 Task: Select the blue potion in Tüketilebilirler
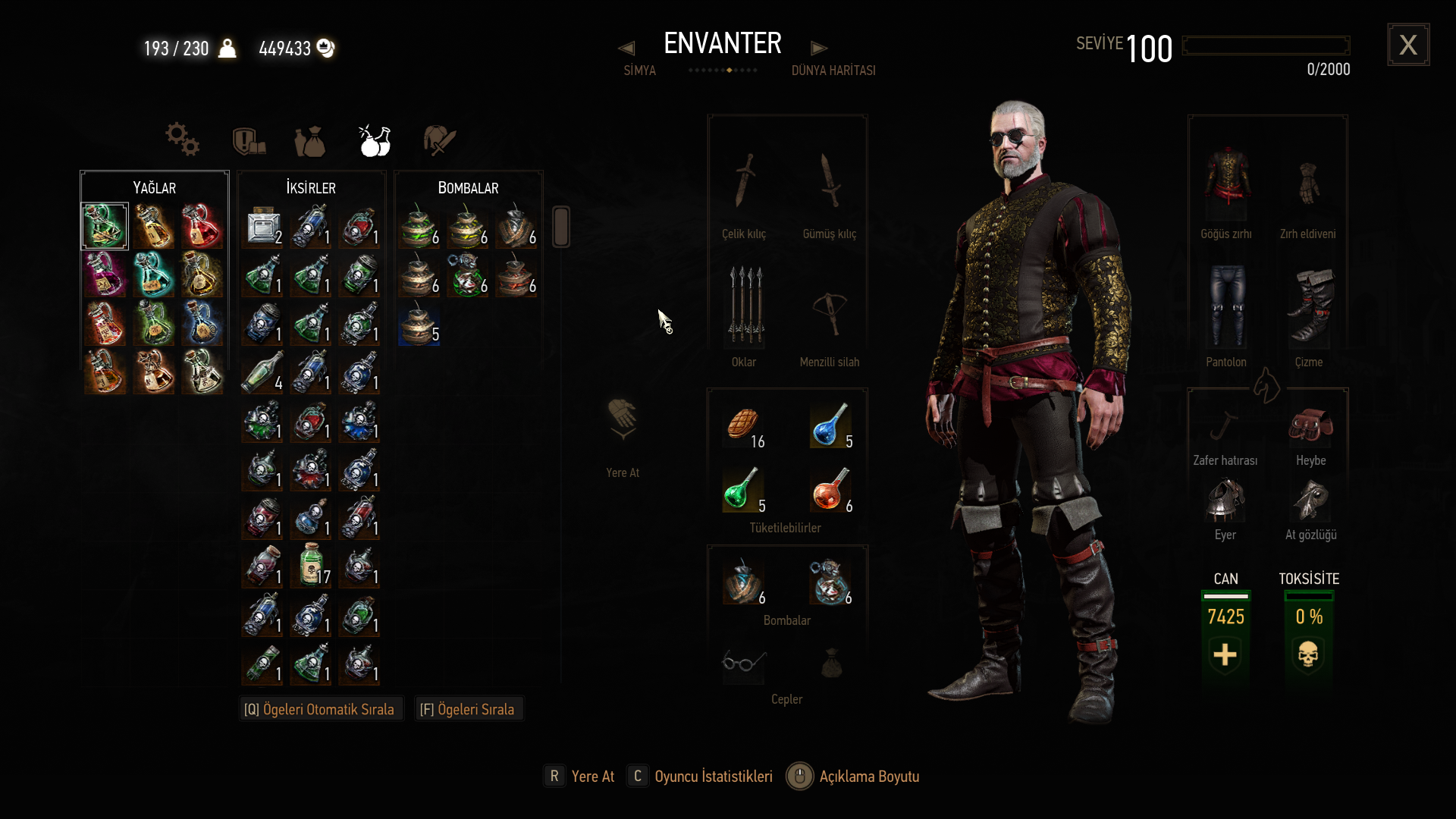click(830, 425)
